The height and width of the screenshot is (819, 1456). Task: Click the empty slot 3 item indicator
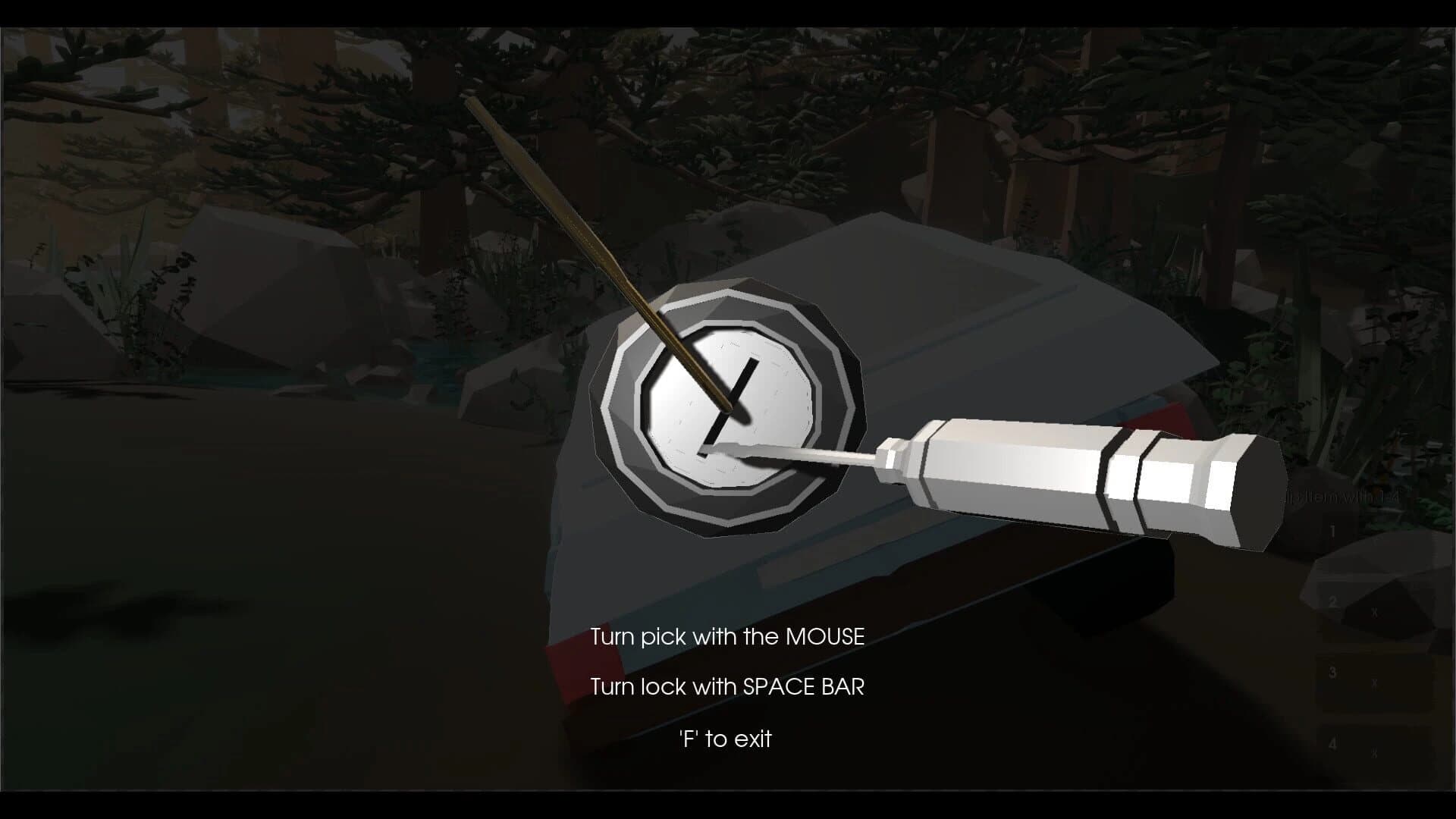pos(1375,682)
